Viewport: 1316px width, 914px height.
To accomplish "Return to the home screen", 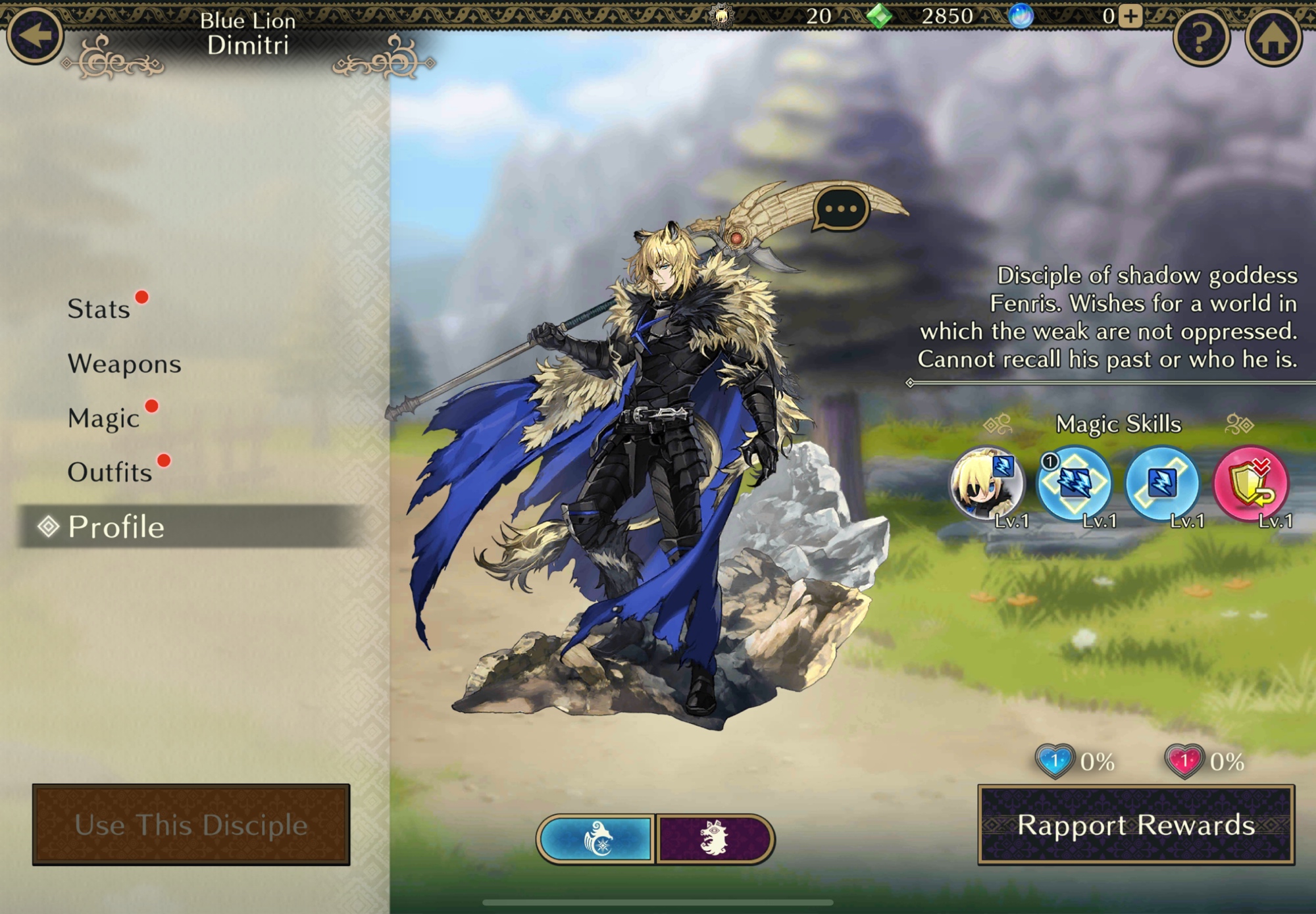I will tap(1273, 38).
